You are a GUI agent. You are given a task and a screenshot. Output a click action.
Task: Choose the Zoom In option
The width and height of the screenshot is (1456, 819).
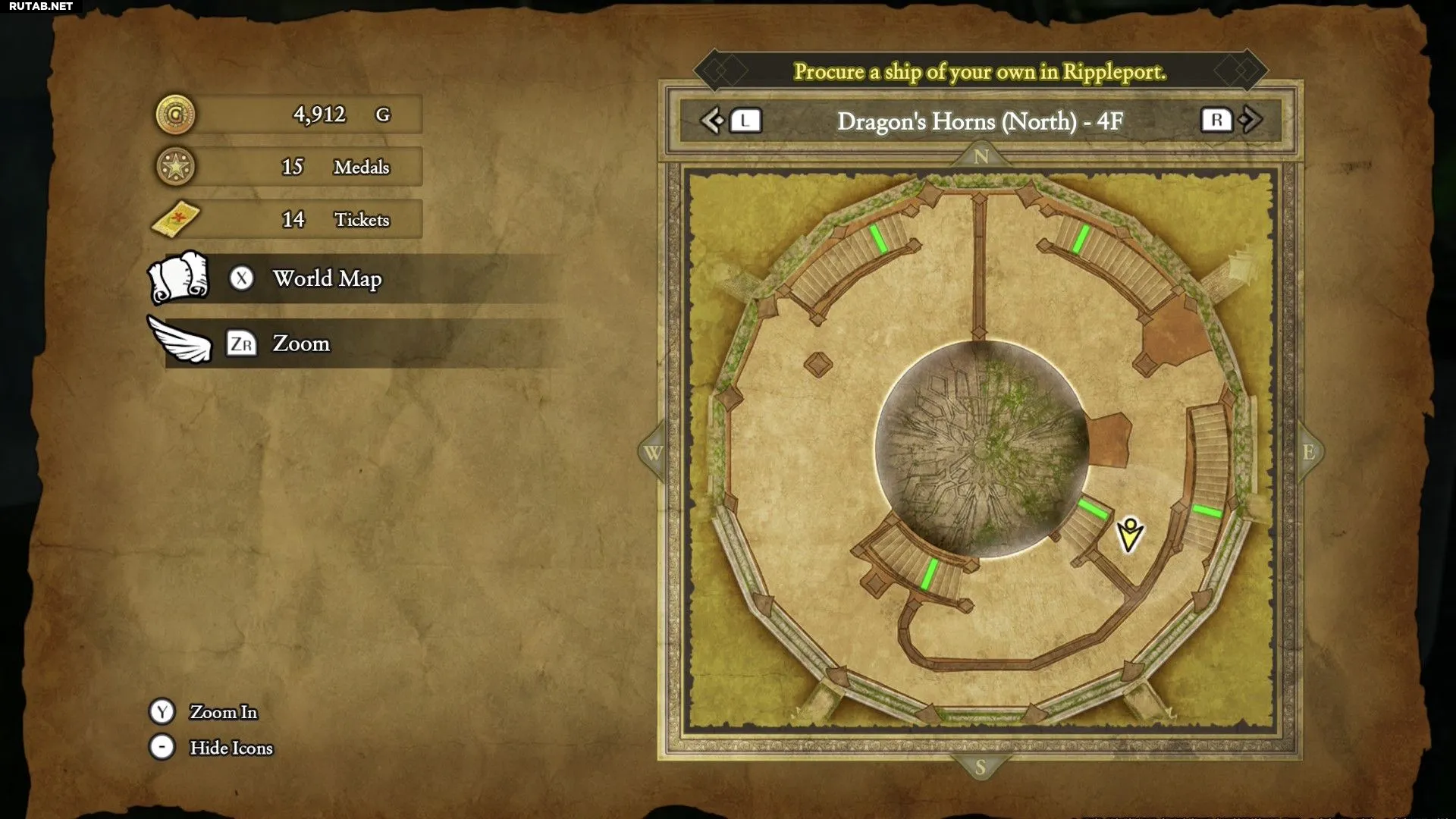pos(223,712)
